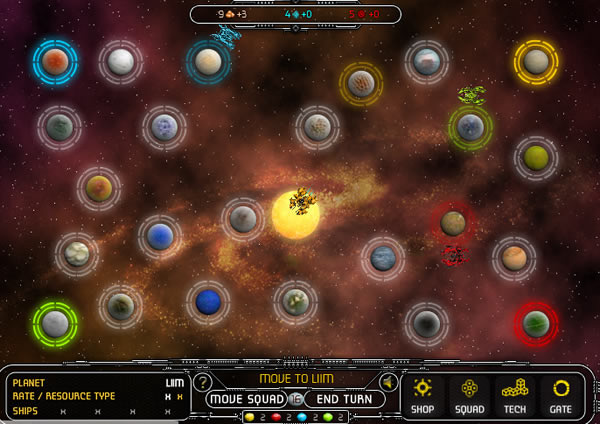End the current turn
Screen dimensions: 600x424
point(345,398)
